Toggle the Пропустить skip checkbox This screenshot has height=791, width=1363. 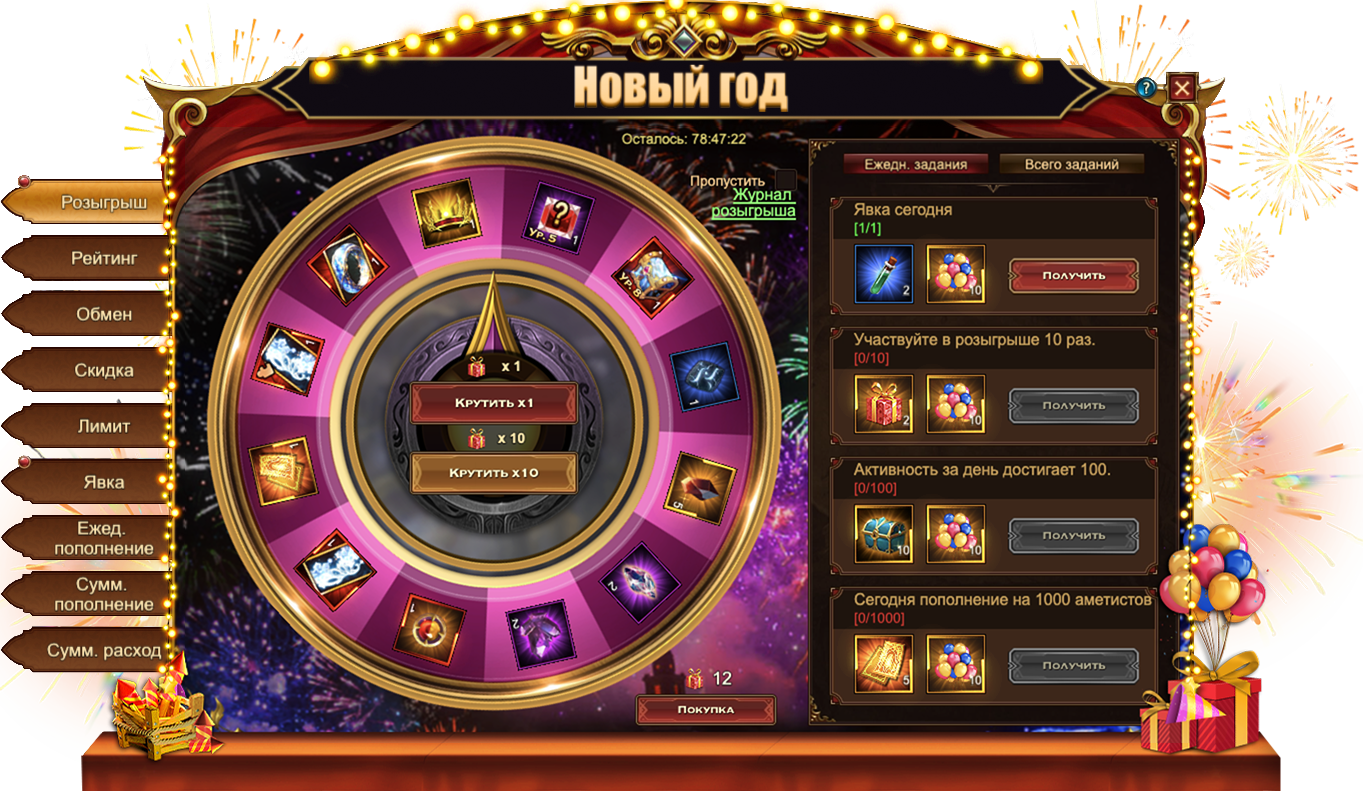tap(785, 180)
